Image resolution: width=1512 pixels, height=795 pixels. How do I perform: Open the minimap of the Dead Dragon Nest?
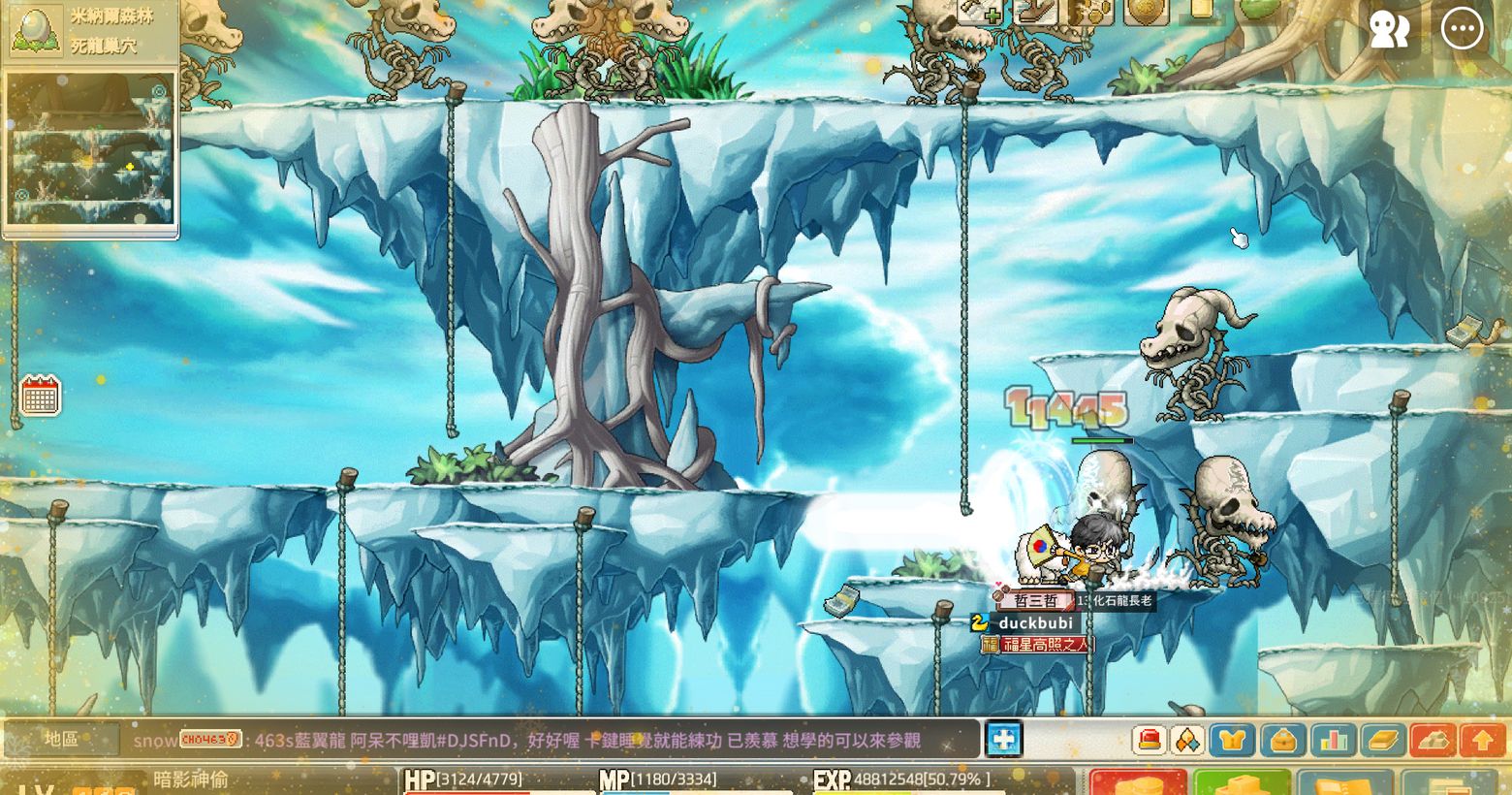[90, 148]
